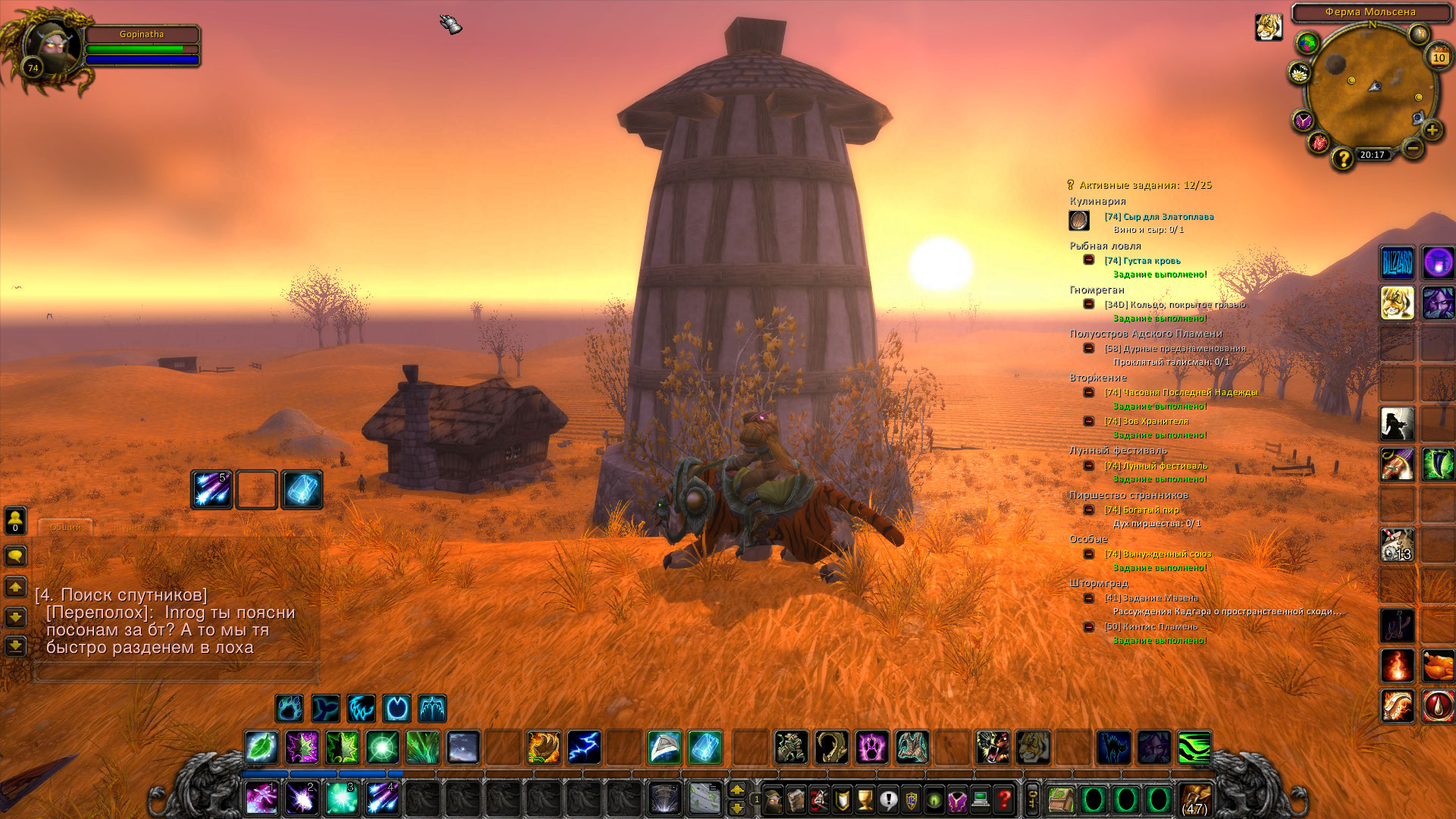
Task: Open the spellbook from the micro menu
Action: click(x=796, y=800)
